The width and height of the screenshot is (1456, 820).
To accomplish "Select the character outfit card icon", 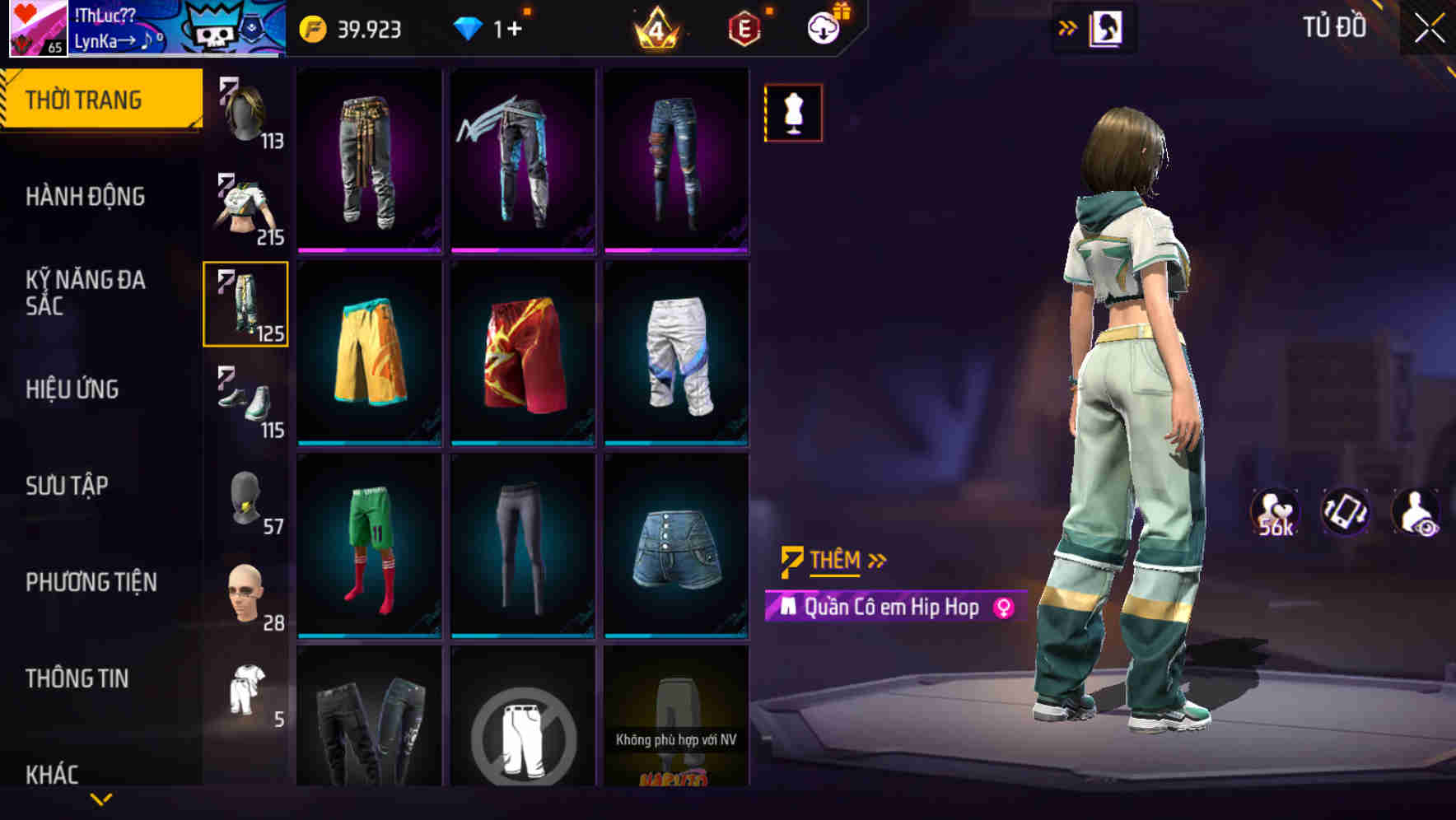I will tap(1108, 26).
